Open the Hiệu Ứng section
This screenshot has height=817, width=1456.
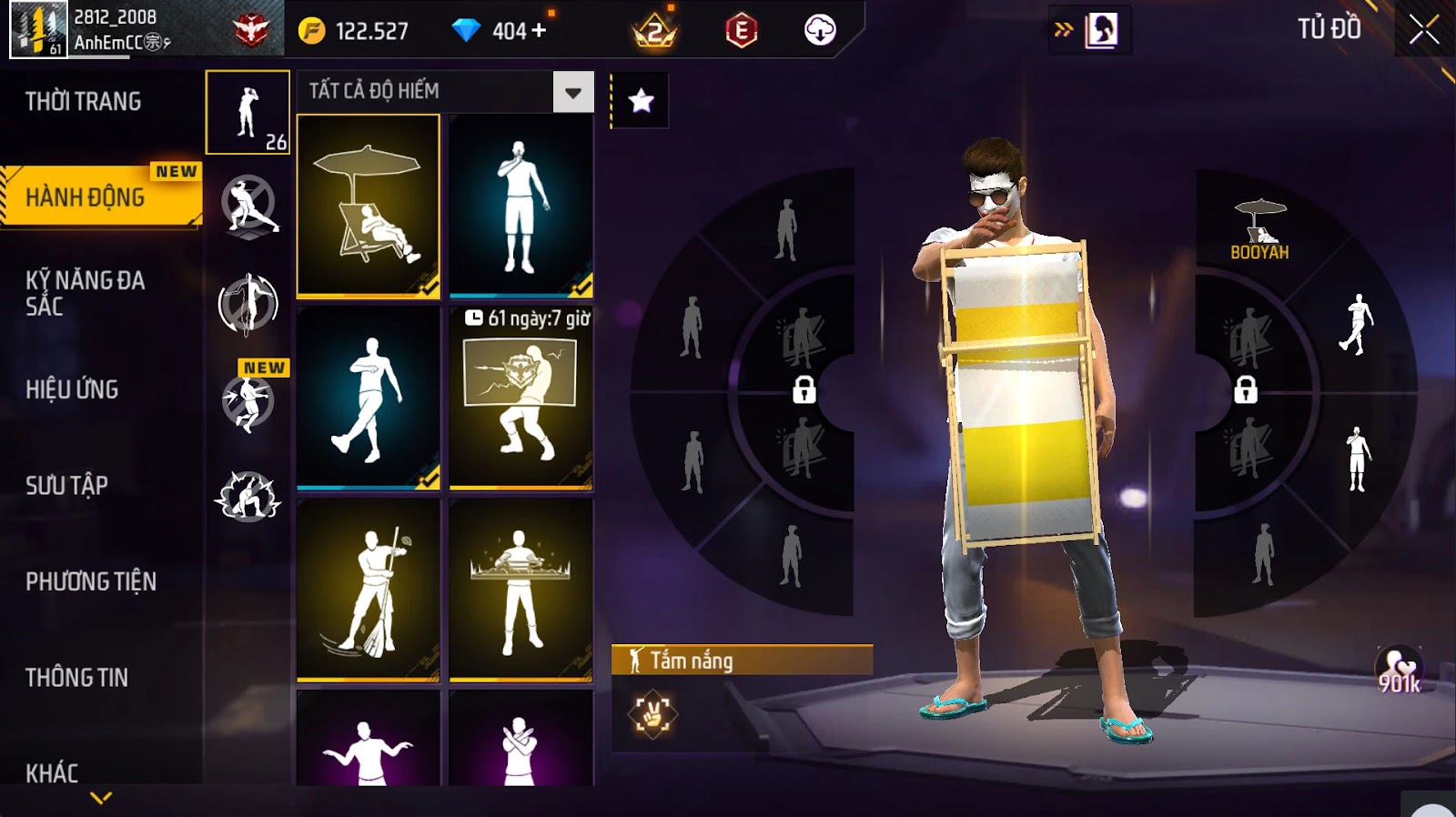[x=72, y=389]
